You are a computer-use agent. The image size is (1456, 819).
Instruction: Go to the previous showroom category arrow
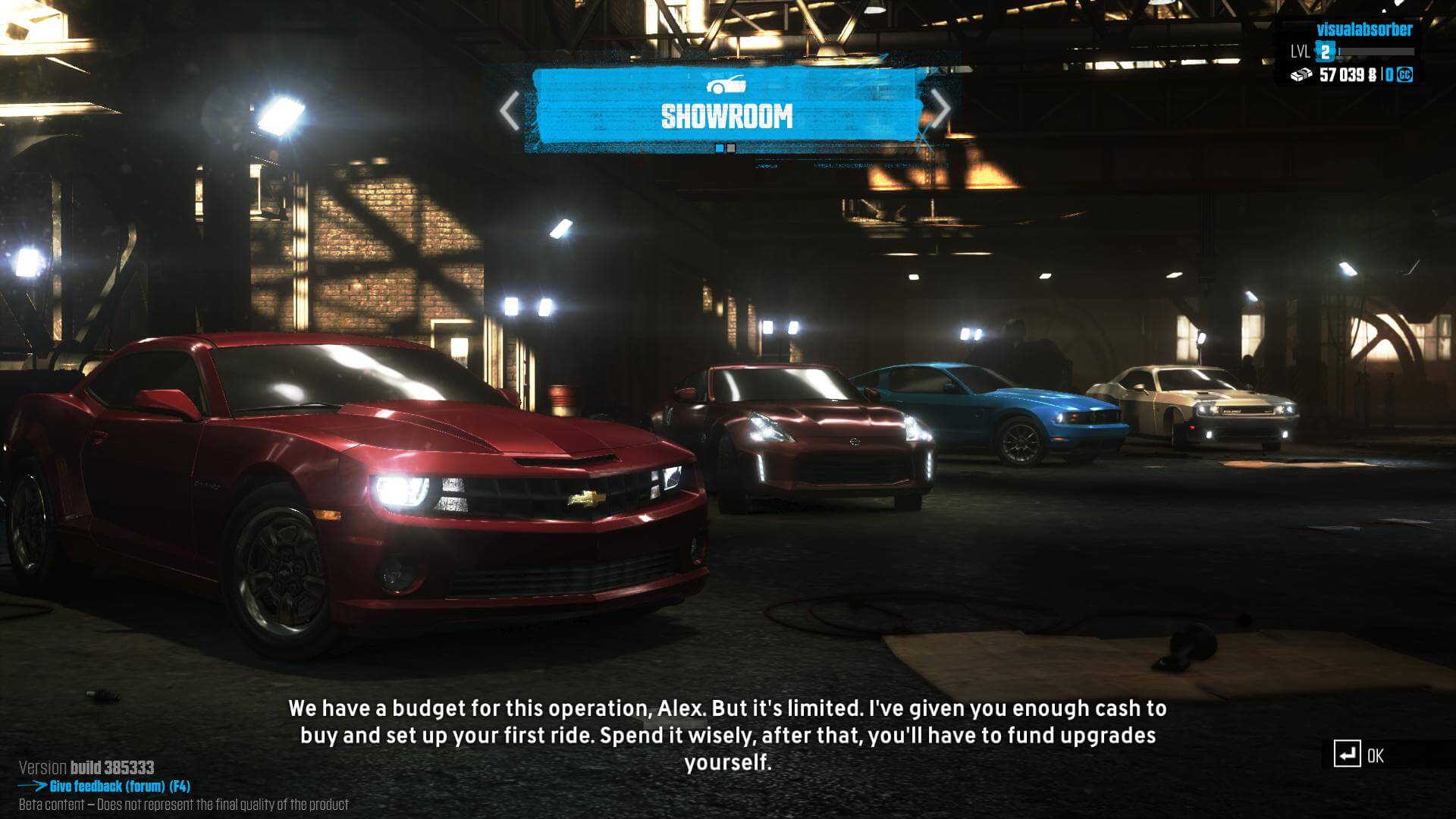[x=510, y=111]
